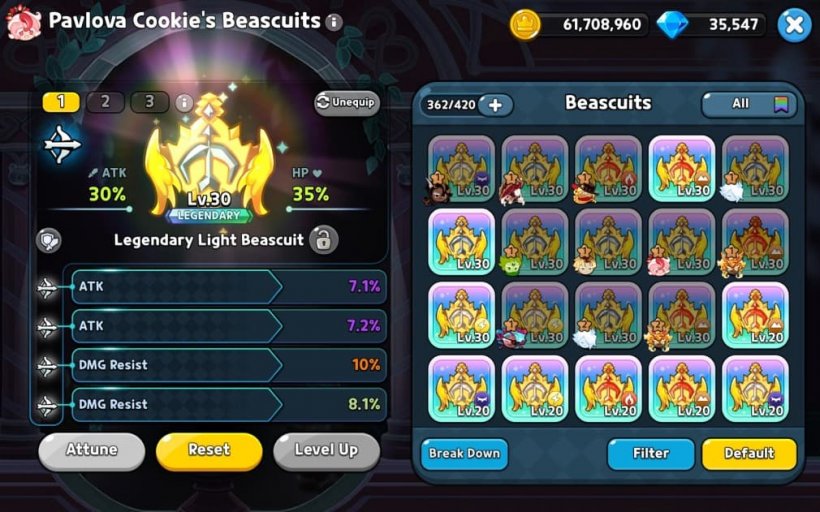Close the Beascuits screen
The image size is (820, 512).
(x=793, y=25)
